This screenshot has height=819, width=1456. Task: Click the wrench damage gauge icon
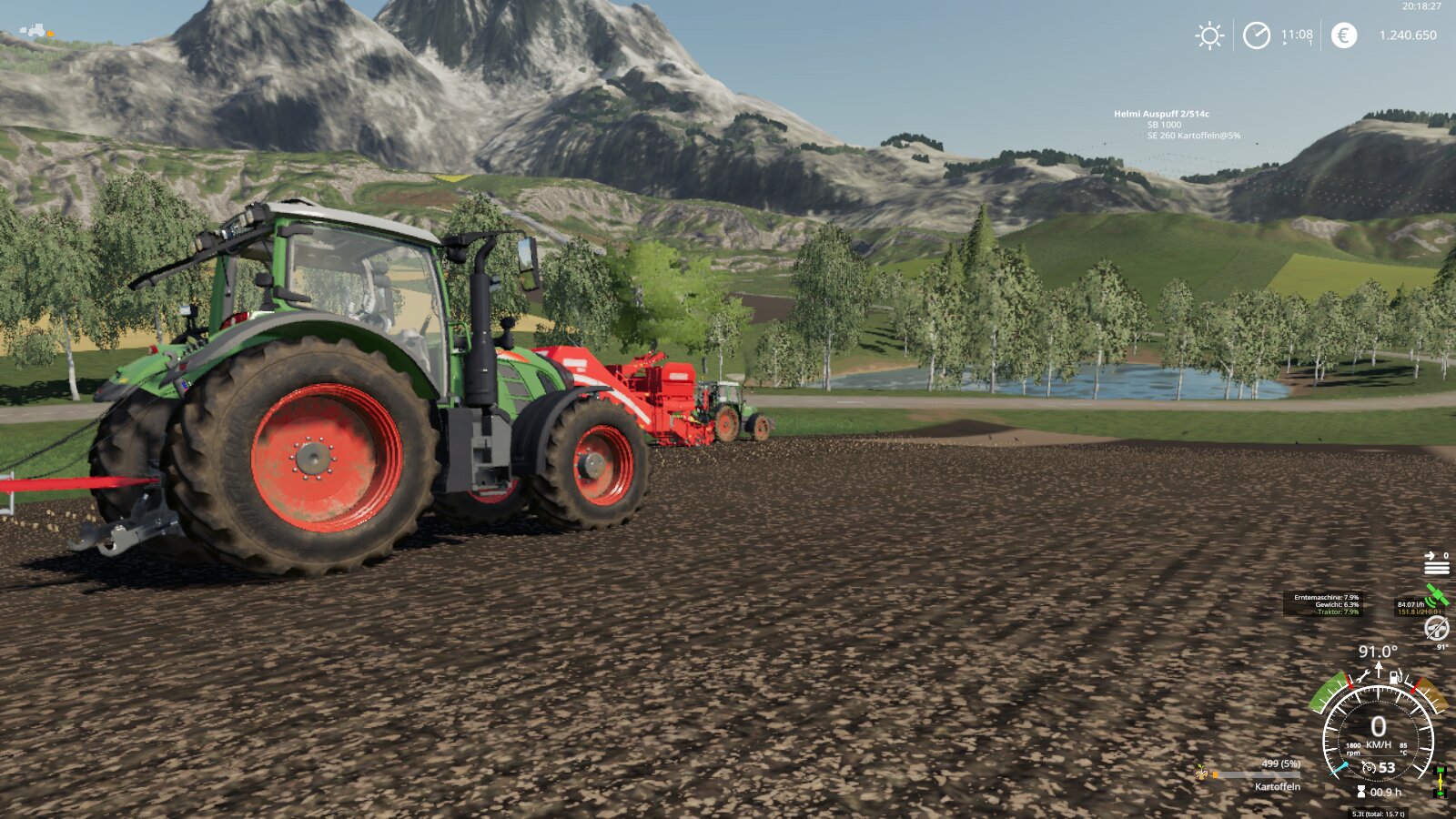(1363, 676)
